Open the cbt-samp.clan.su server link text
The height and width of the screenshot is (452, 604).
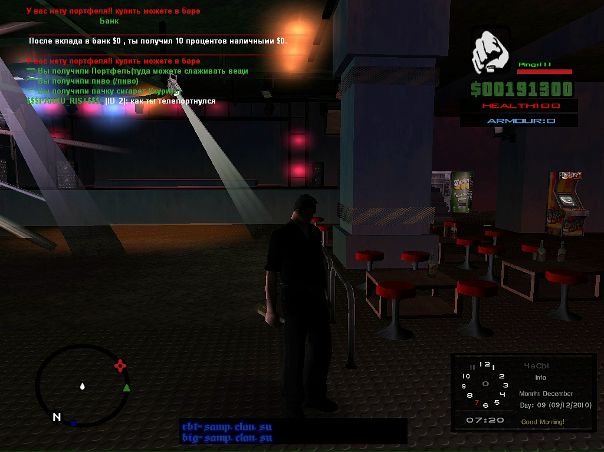[x=227, y=427]
